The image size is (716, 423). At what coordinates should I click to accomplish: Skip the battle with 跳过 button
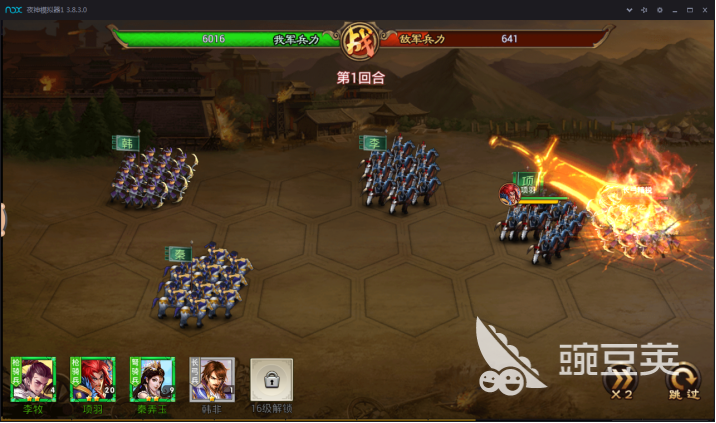tap(684, 384)
